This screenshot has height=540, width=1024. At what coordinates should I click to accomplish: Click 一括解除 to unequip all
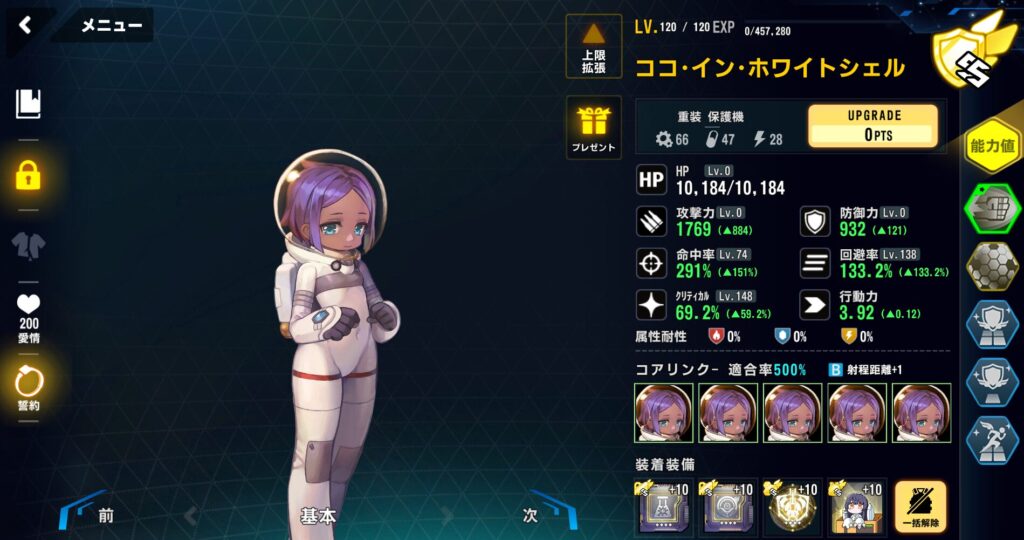[x=921, y=509]
